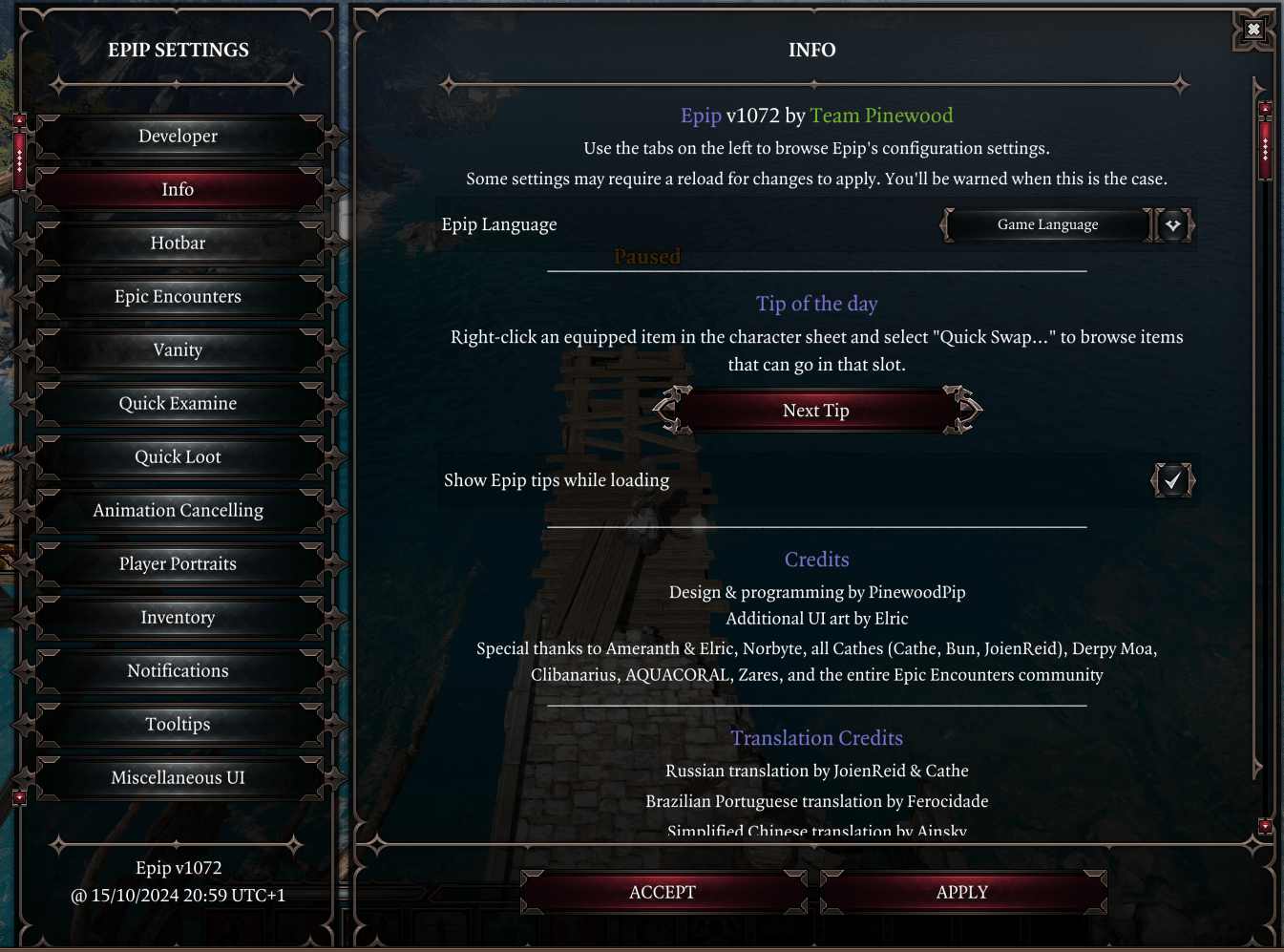Accept the settings changes

click(x=663, y=893)
